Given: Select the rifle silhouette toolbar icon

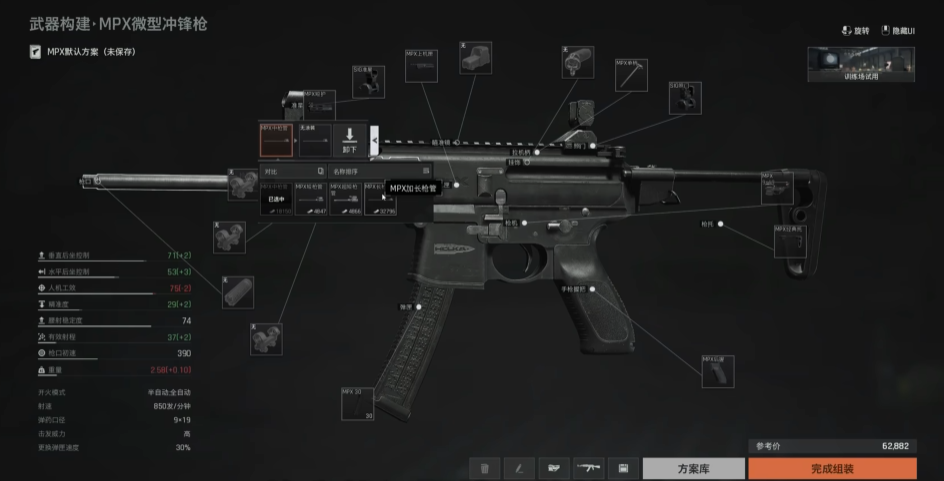Looking at the screenshot, I should [588, 468].
